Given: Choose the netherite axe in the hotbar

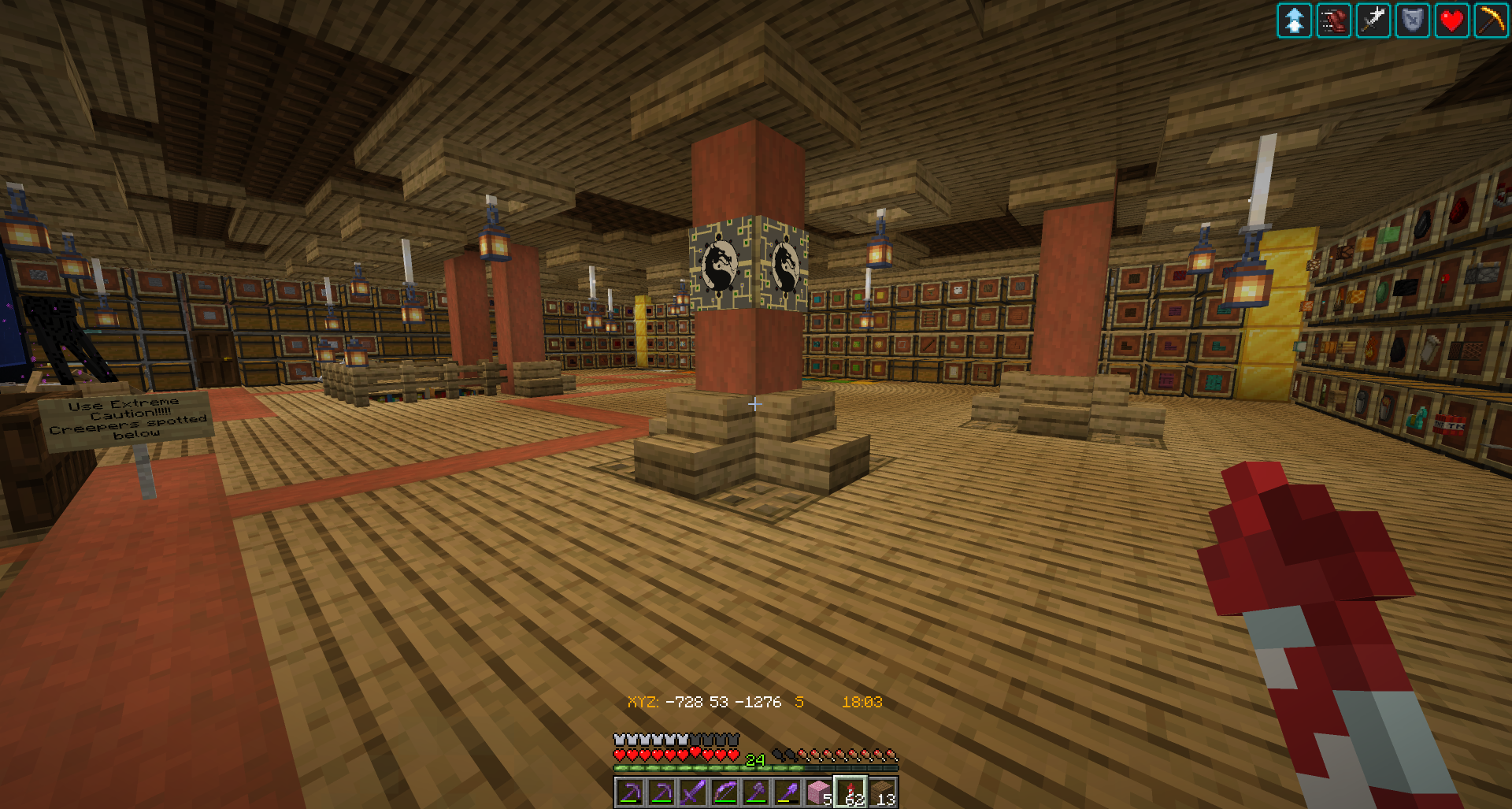Looking at the screenshot, I should (x=756, y=792).
